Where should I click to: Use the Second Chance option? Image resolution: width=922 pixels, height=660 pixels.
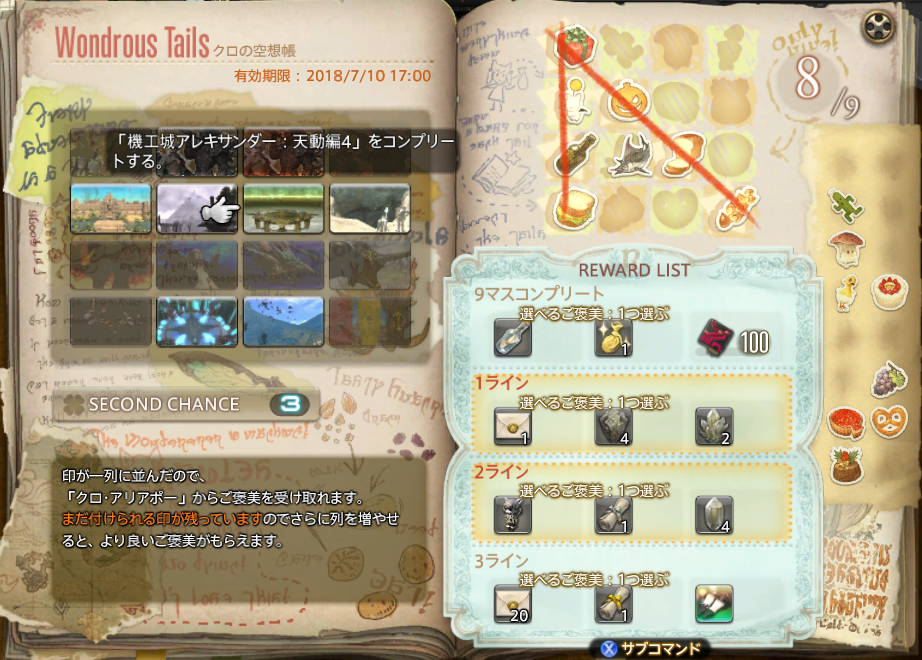pos(188,404)
